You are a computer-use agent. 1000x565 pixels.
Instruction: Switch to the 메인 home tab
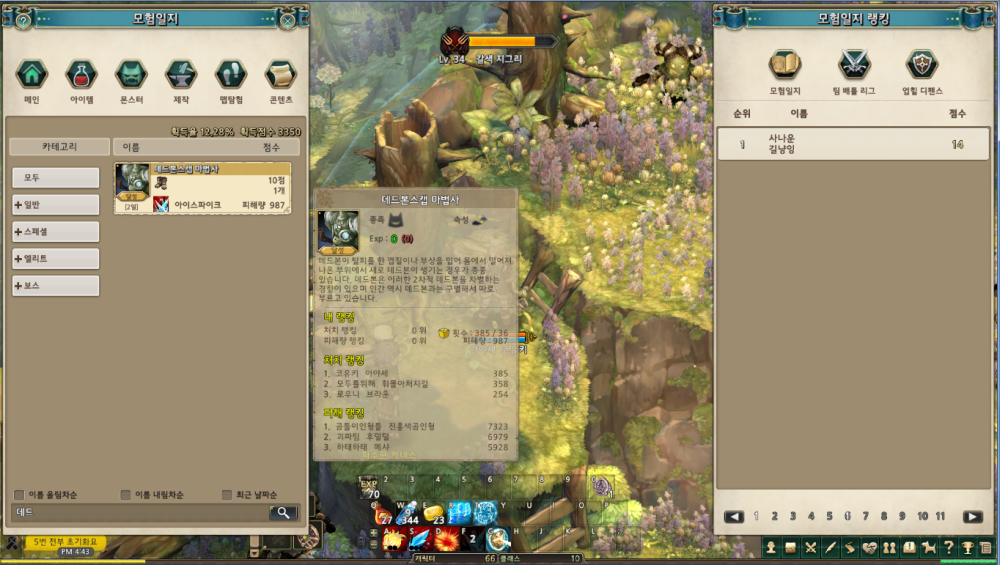[32, 75]
